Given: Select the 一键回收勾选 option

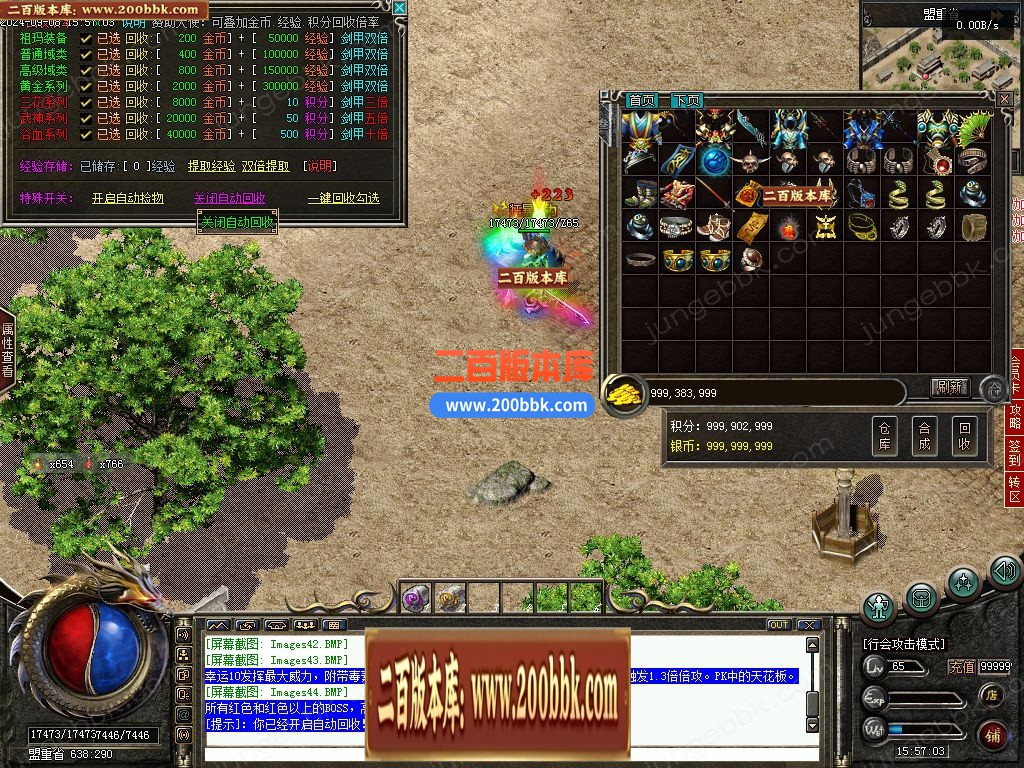Looking at the screenshot, I should point(343,198).
